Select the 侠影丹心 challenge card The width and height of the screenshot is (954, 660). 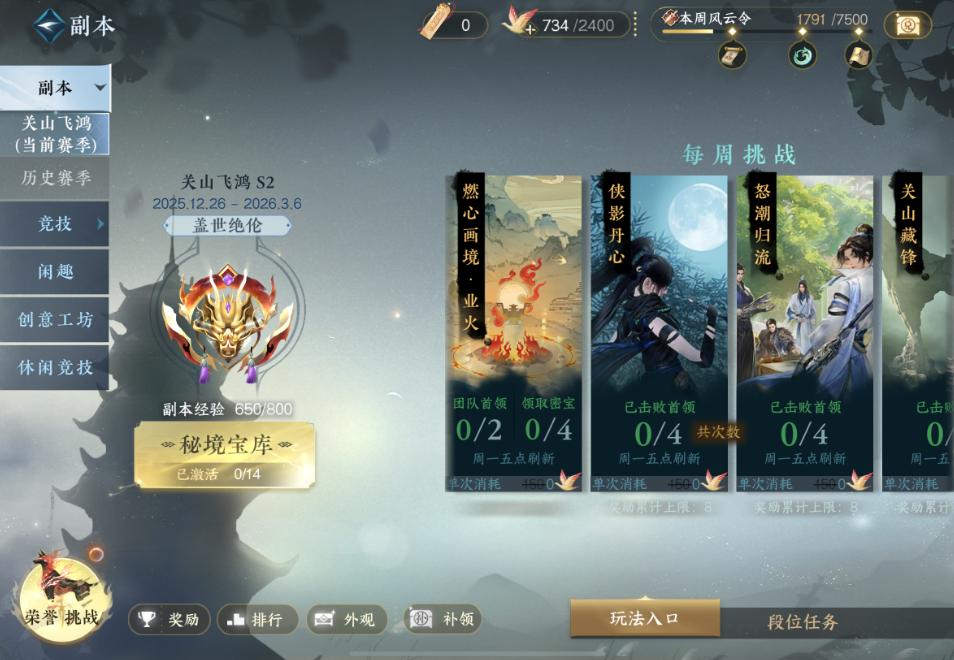point(659,320)
